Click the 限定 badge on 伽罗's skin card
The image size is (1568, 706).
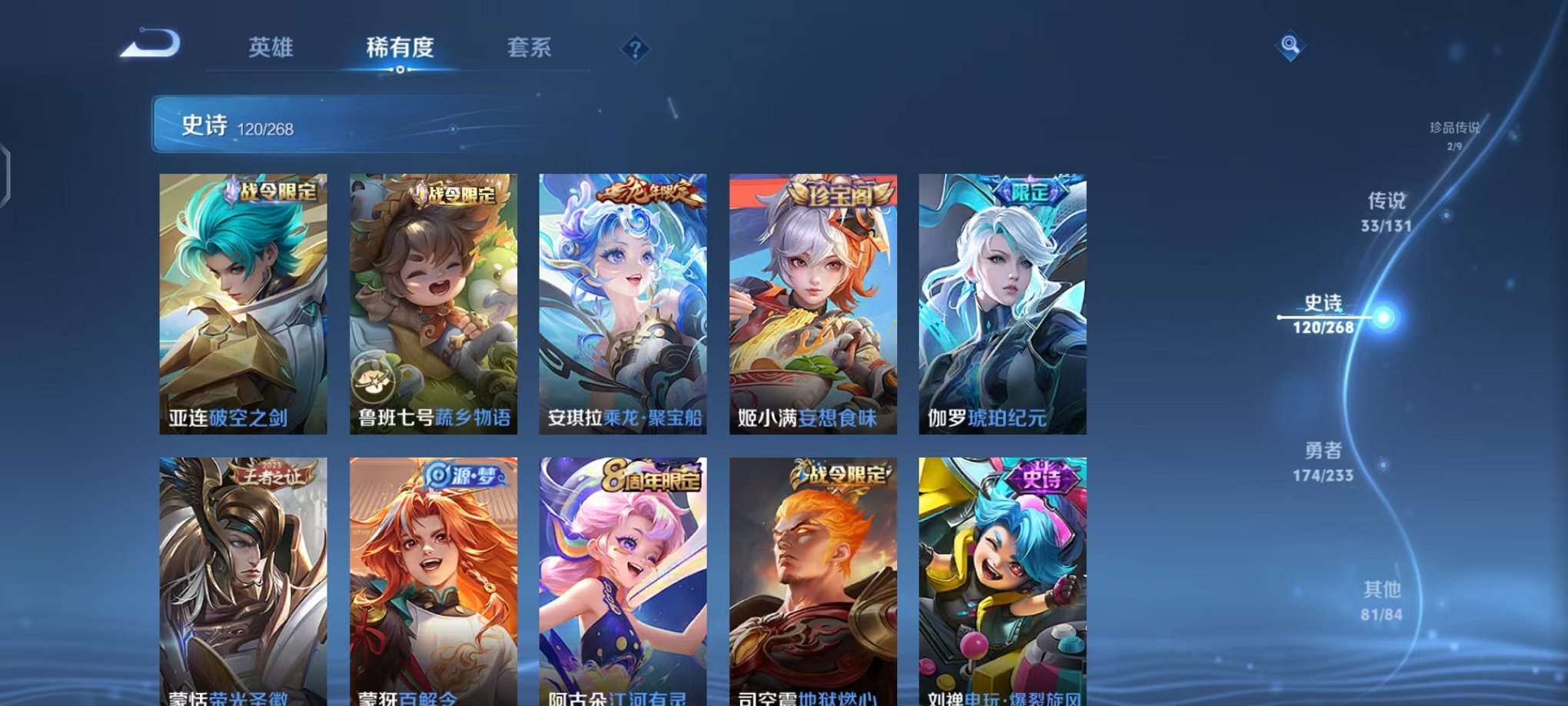(x=1030, y=192)
